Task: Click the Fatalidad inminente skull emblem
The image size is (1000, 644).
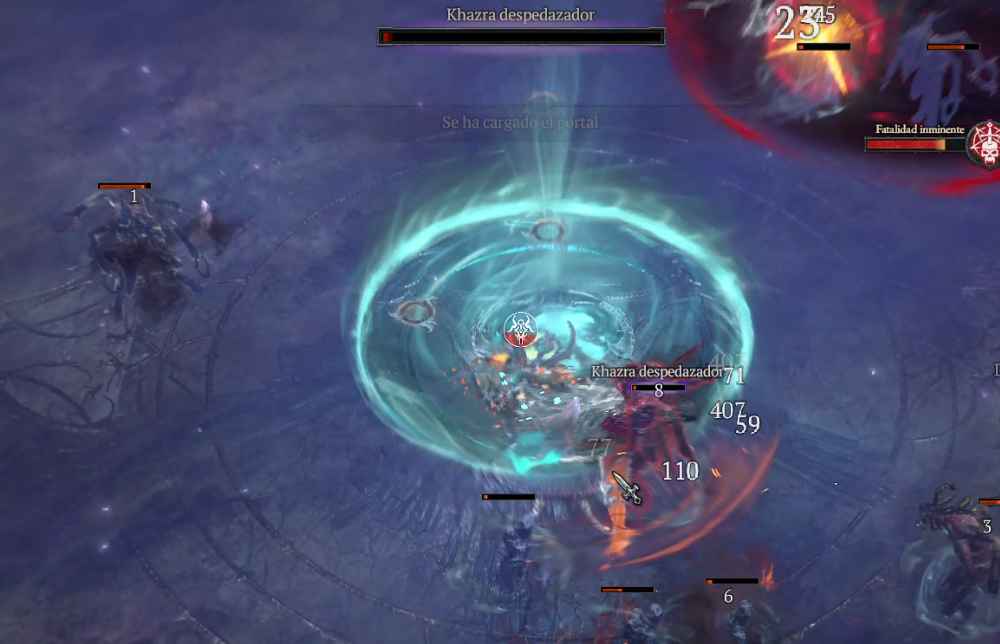Action: (x=985, y=145)
